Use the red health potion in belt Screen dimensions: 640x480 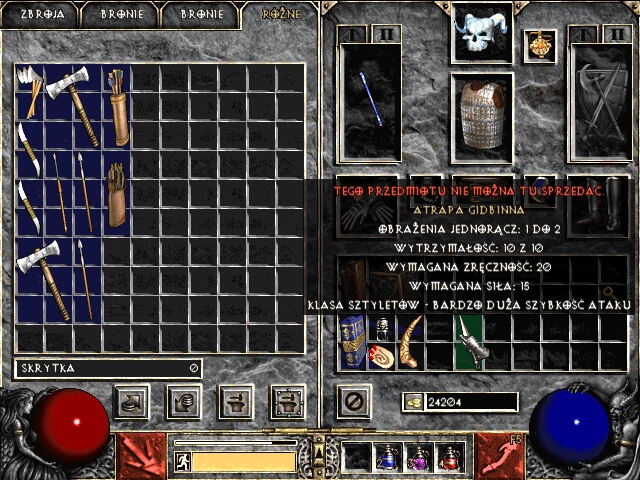point(449,457)
